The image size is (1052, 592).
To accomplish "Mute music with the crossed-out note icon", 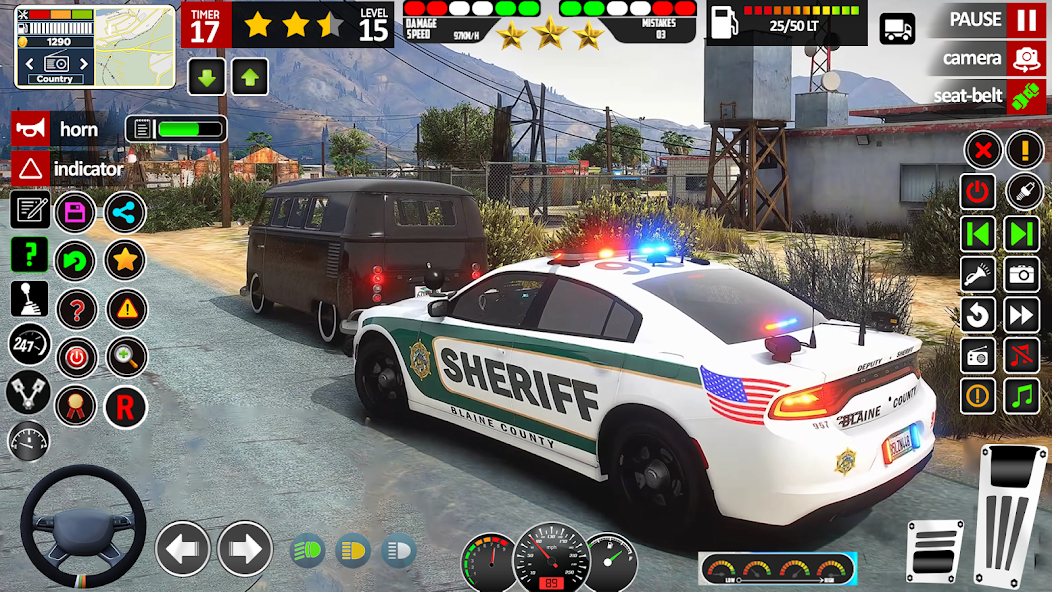I will point(1022,354).
